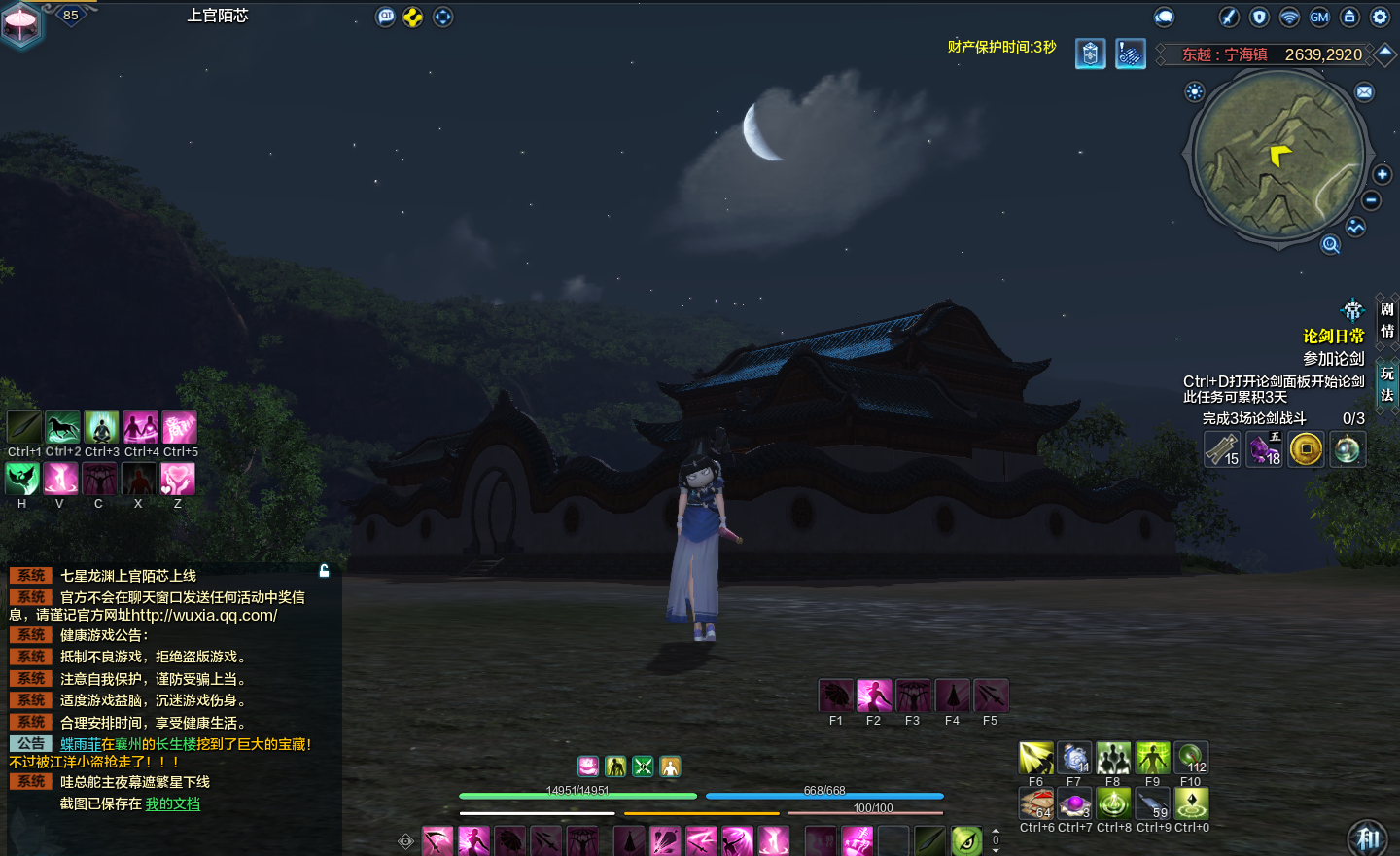Open the mail envelope icon

point(1365,92)
